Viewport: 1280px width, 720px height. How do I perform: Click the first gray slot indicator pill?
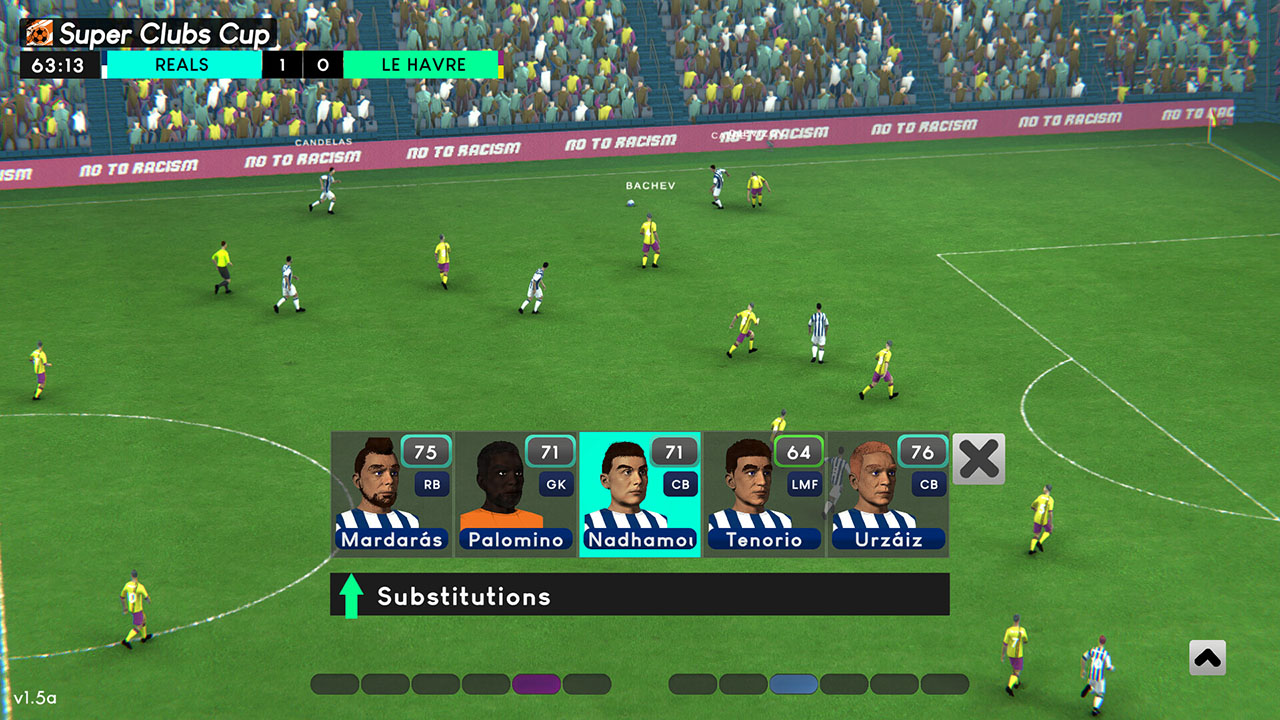pos(336,683)
